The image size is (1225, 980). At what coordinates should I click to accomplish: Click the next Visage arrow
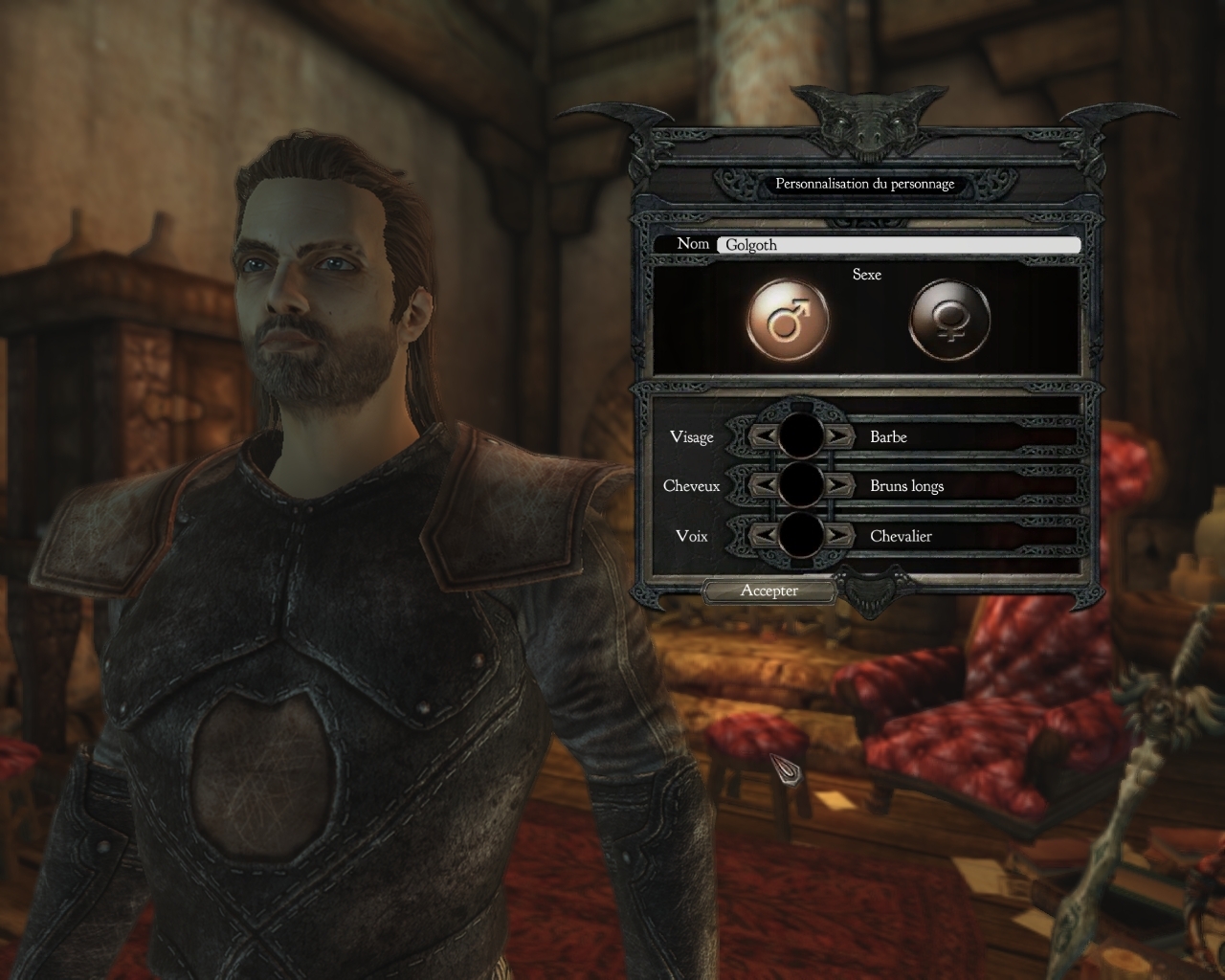click(838, 436)
